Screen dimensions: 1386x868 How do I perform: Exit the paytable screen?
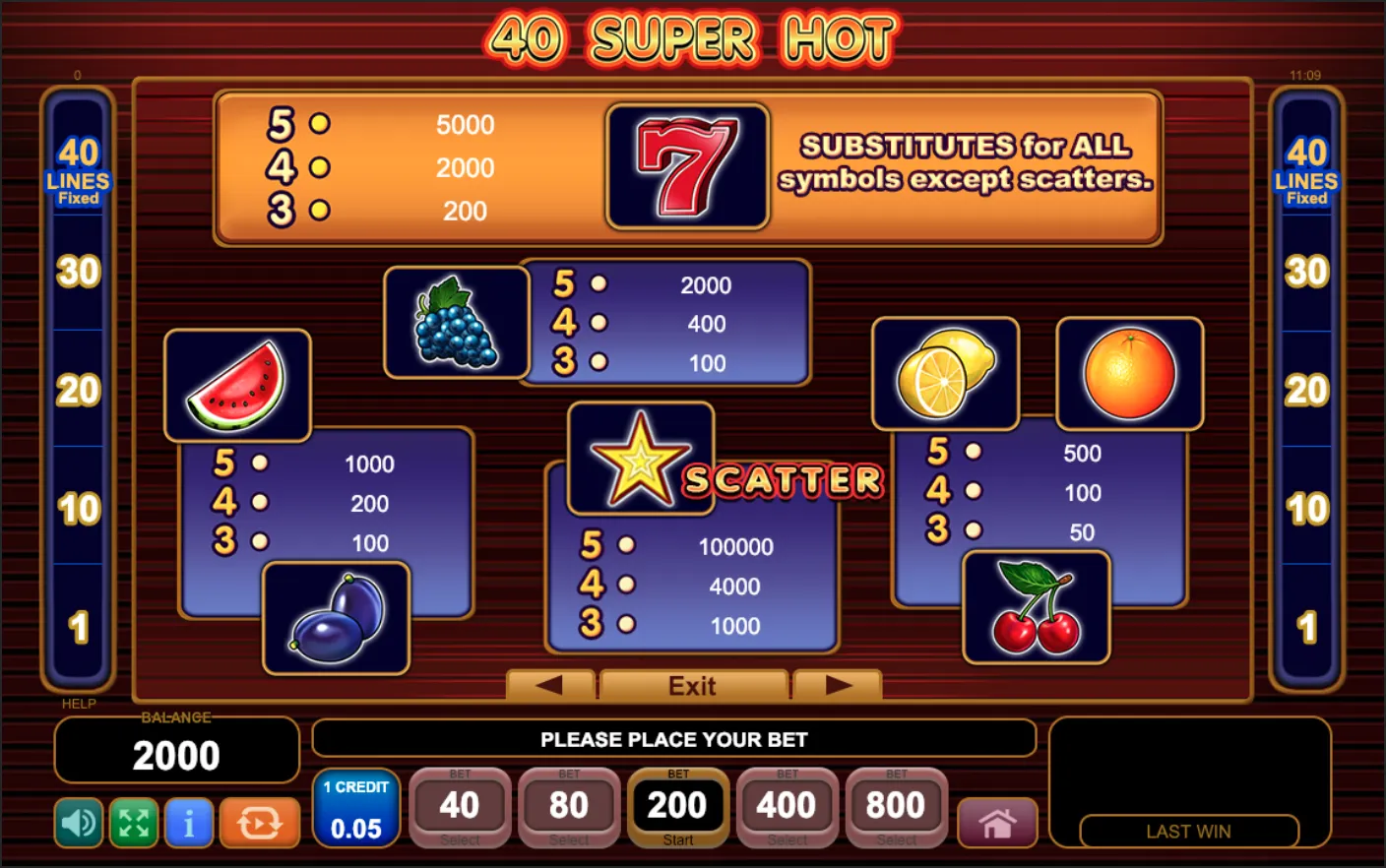693,685
